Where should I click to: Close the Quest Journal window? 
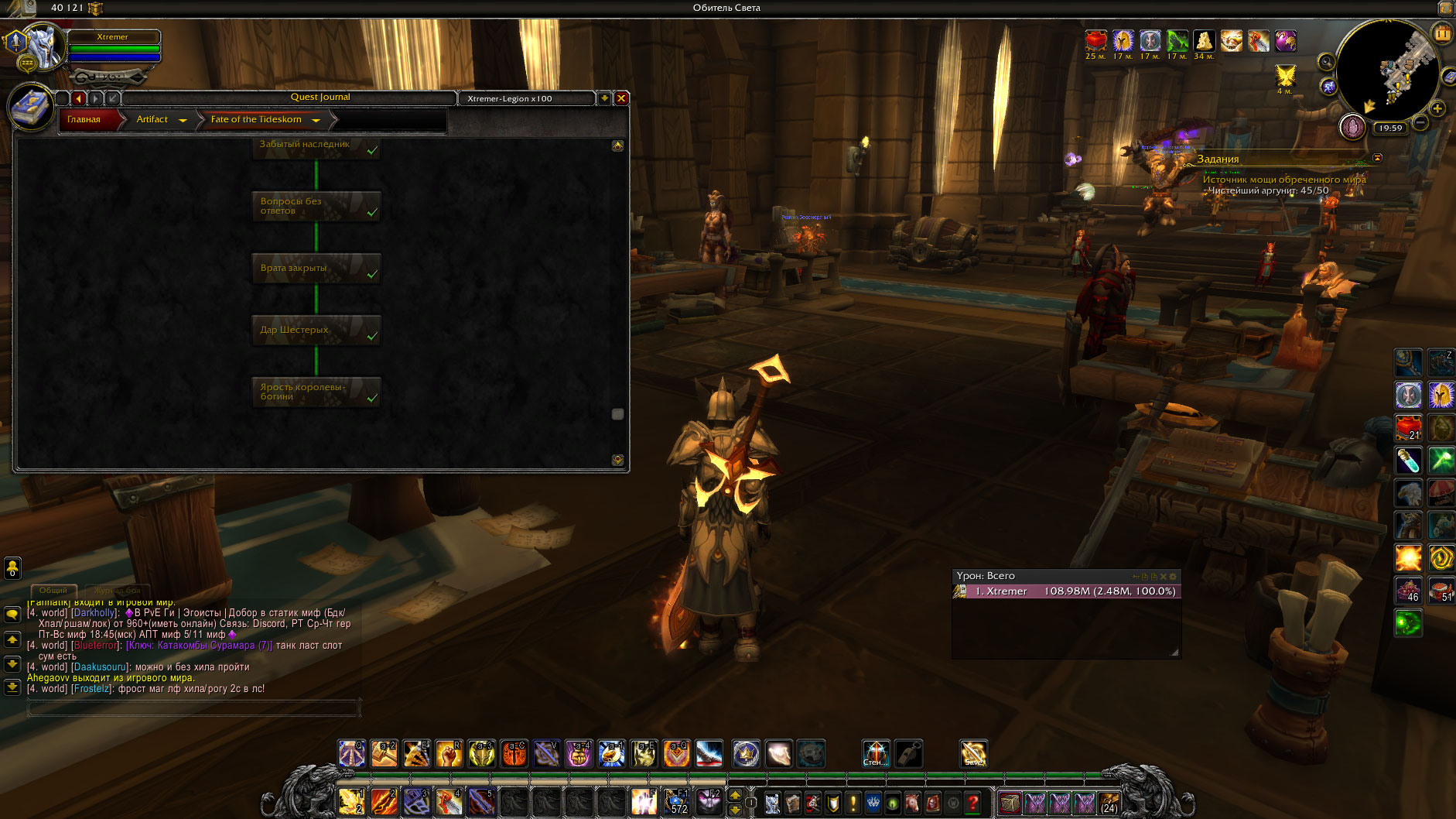[620, 98]
